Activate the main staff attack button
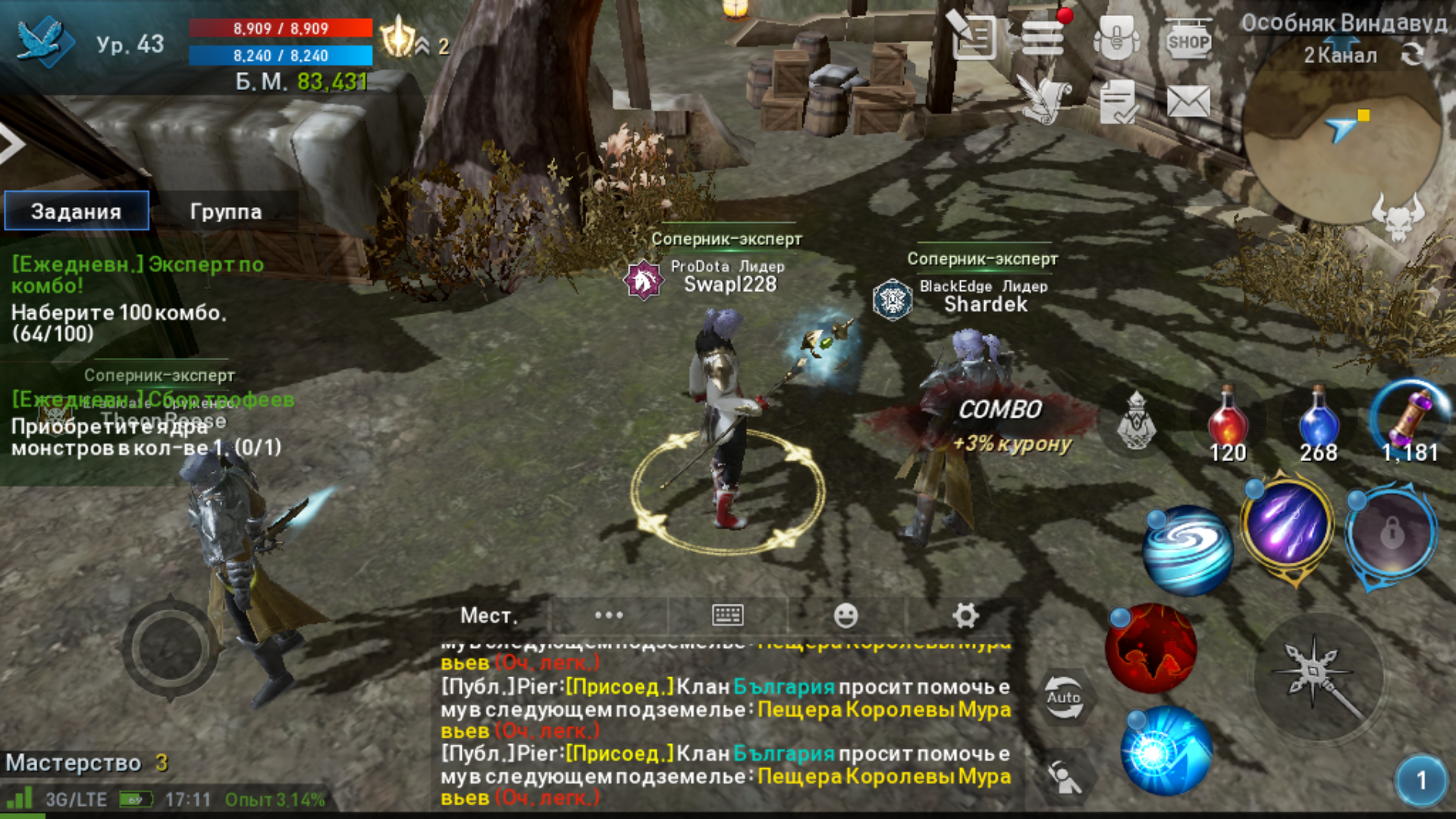 pos(1318,676)
